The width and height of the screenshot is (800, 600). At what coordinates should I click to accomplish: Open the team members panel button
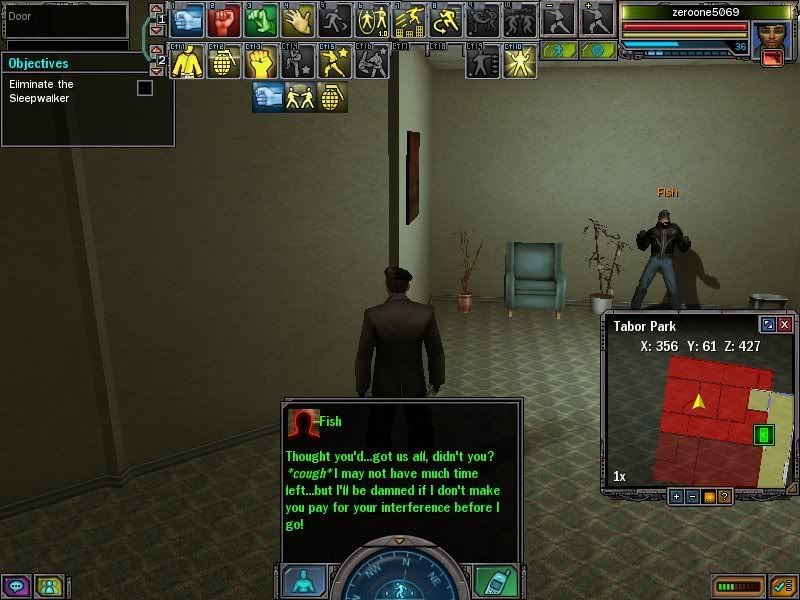[48, 586]
